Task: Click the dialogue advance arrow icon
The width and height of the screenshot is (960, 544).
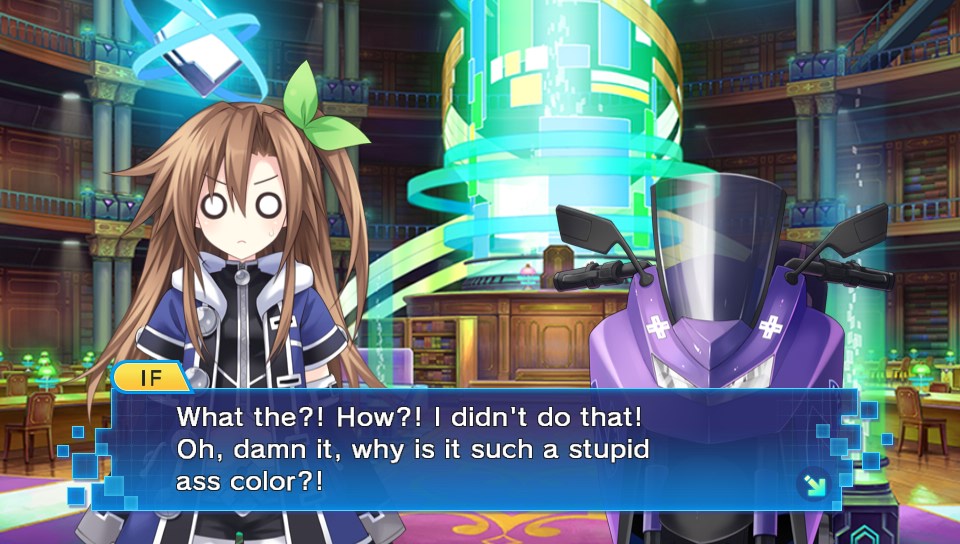Action: (813, 485)
